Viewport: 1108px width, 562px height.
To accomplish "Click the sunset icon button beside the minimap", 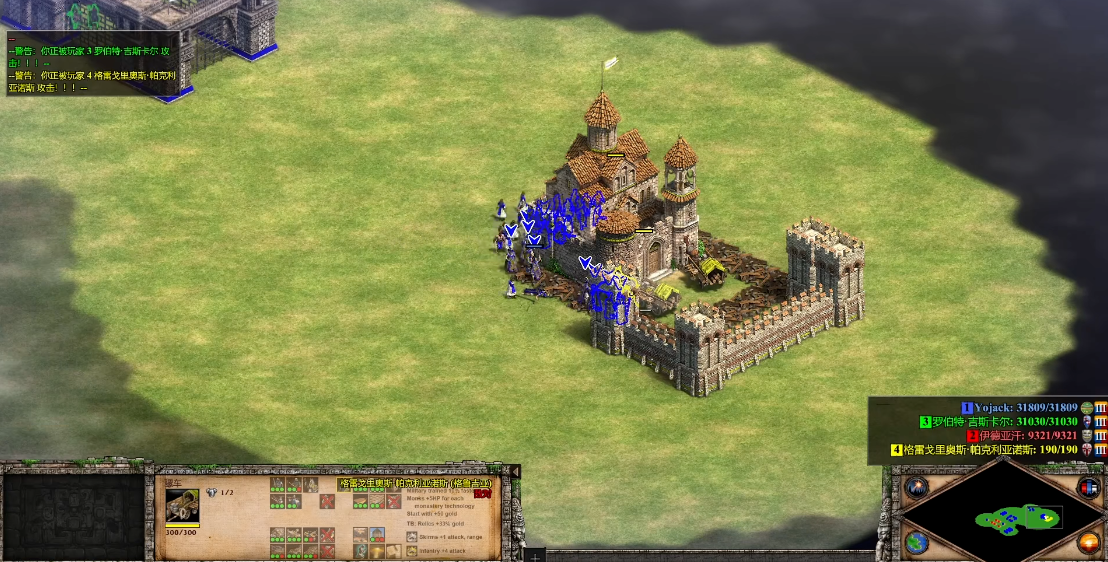I will [1089, 542].
